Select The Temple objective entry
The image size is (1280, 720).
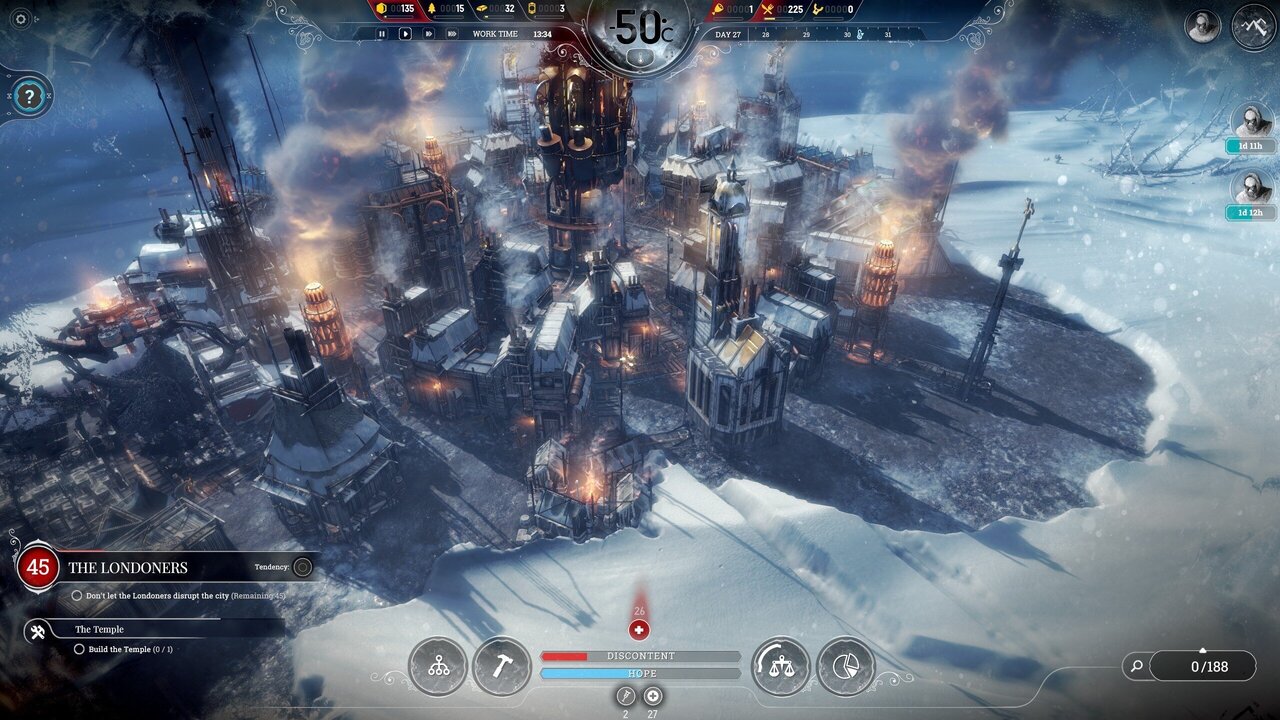tap(100, 629)
